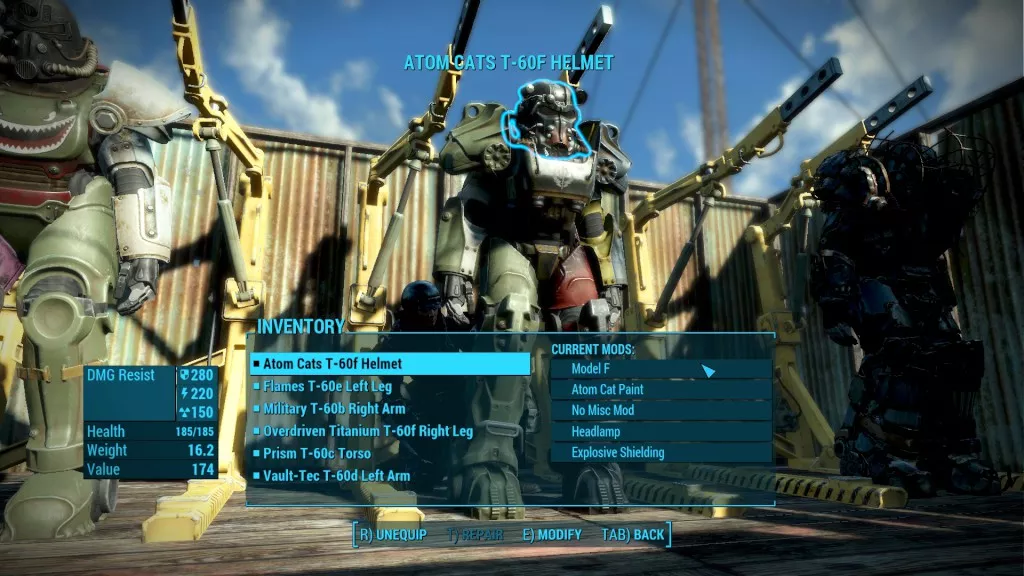Go back from the inventory screen

coord(633,535)
